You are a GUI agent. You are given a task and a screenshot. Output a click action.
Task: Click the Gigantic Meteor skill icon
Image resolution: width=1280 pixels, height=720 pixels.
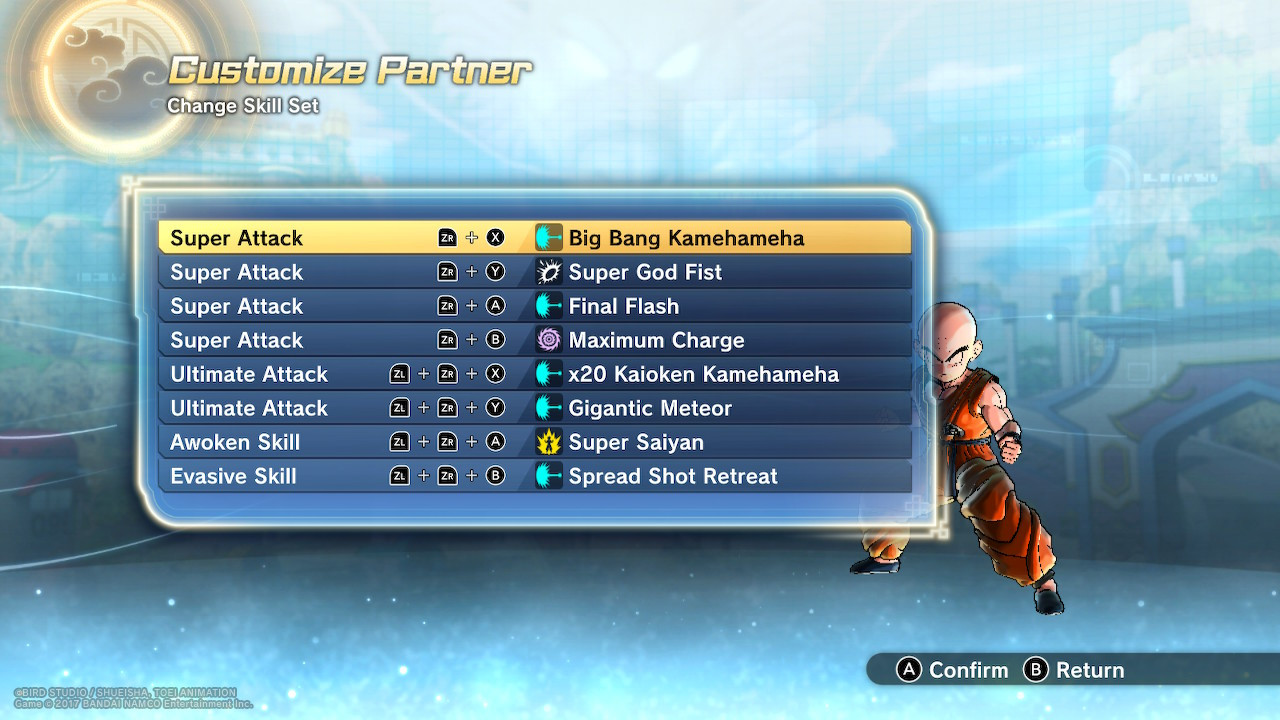coord(548,407)
